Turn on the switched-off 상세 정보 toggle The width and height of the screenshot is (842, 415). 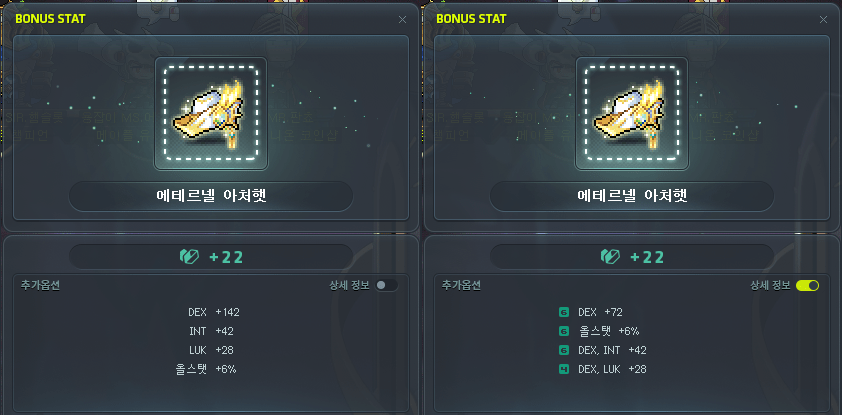pos(386,285)
